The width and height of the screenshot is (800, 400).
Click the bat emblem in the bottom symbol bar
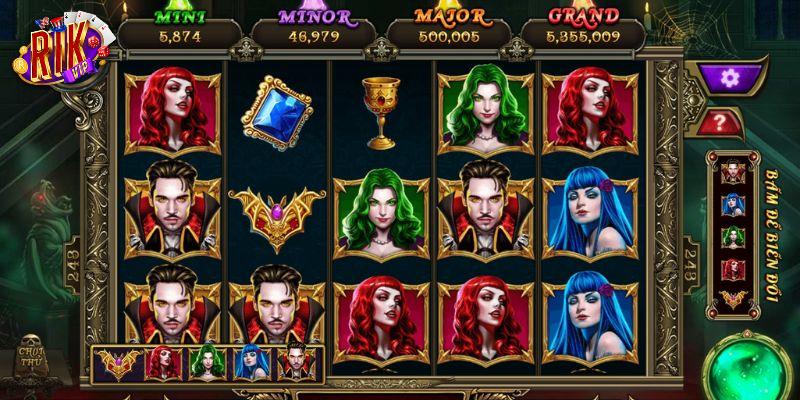pos(116,365)
